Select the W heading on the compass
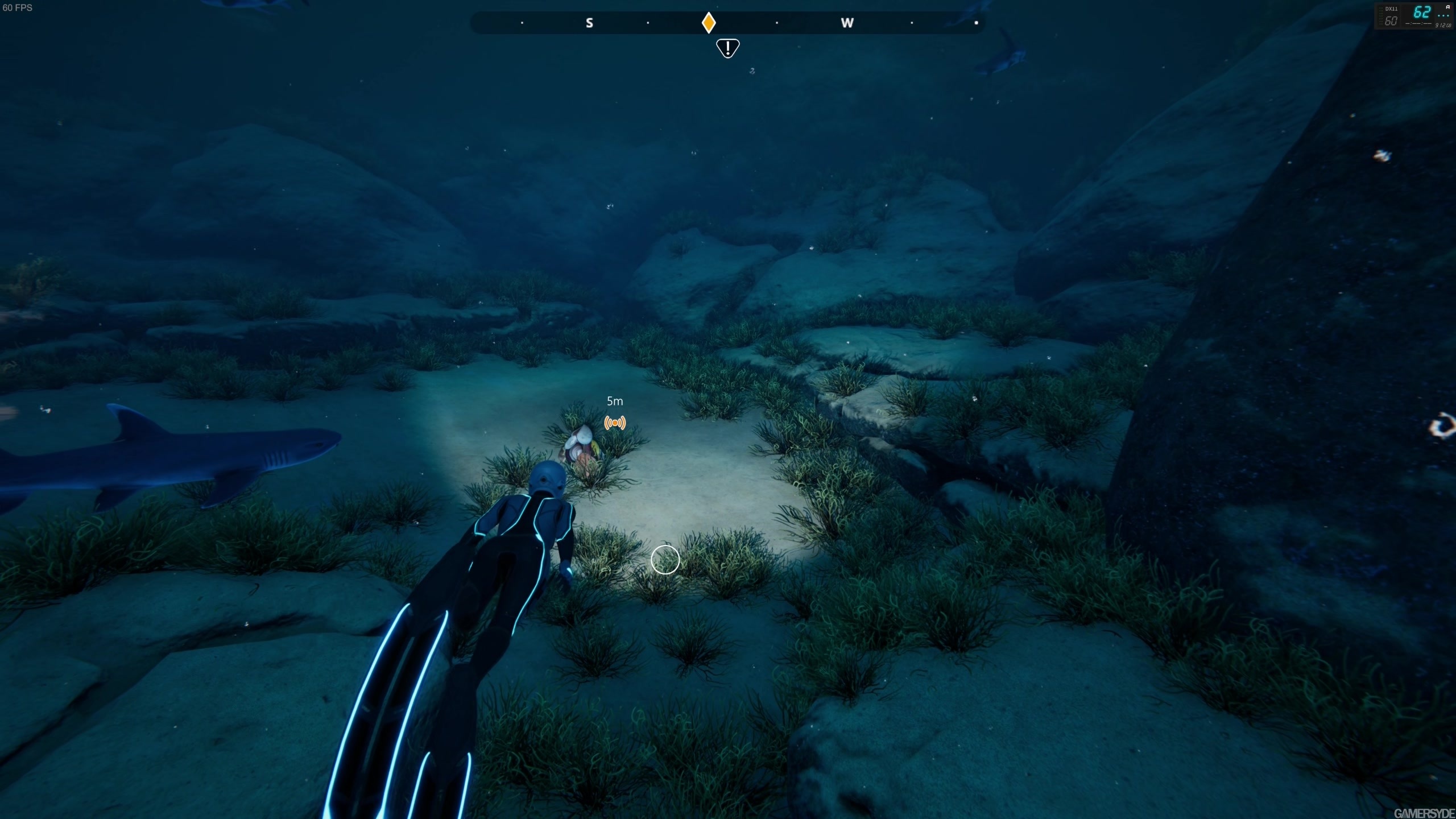 point(848,23)
